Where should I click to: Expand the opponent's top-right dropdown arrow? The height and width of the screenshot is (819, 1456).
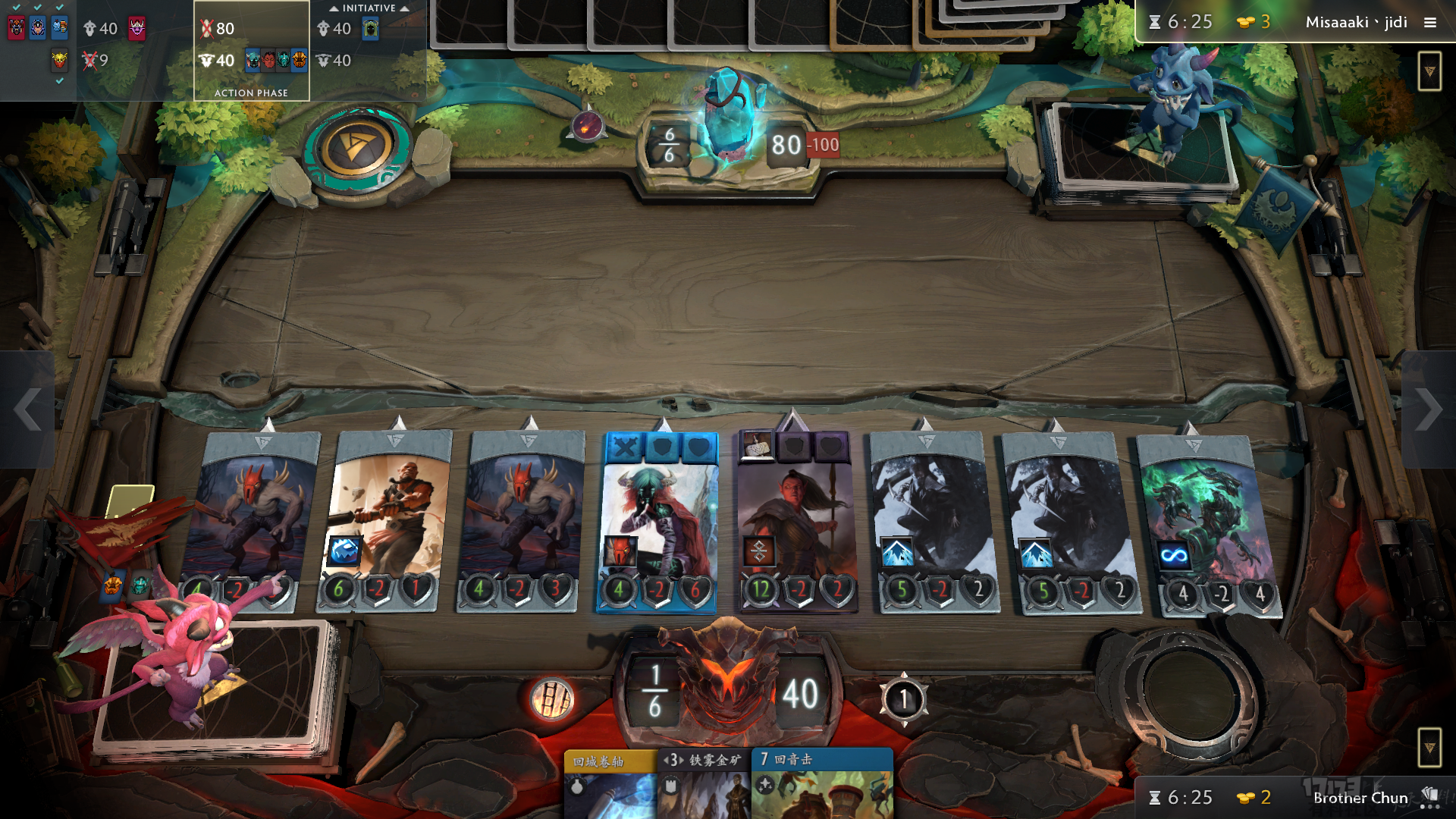1429,71
